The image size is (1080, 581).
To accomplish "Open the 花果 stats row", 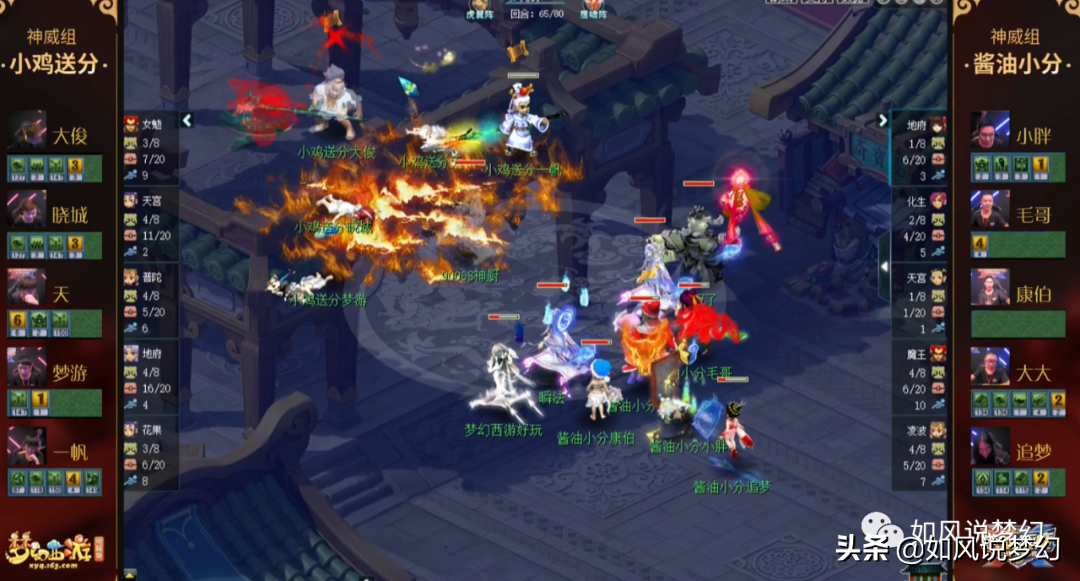I will point(150,453).
